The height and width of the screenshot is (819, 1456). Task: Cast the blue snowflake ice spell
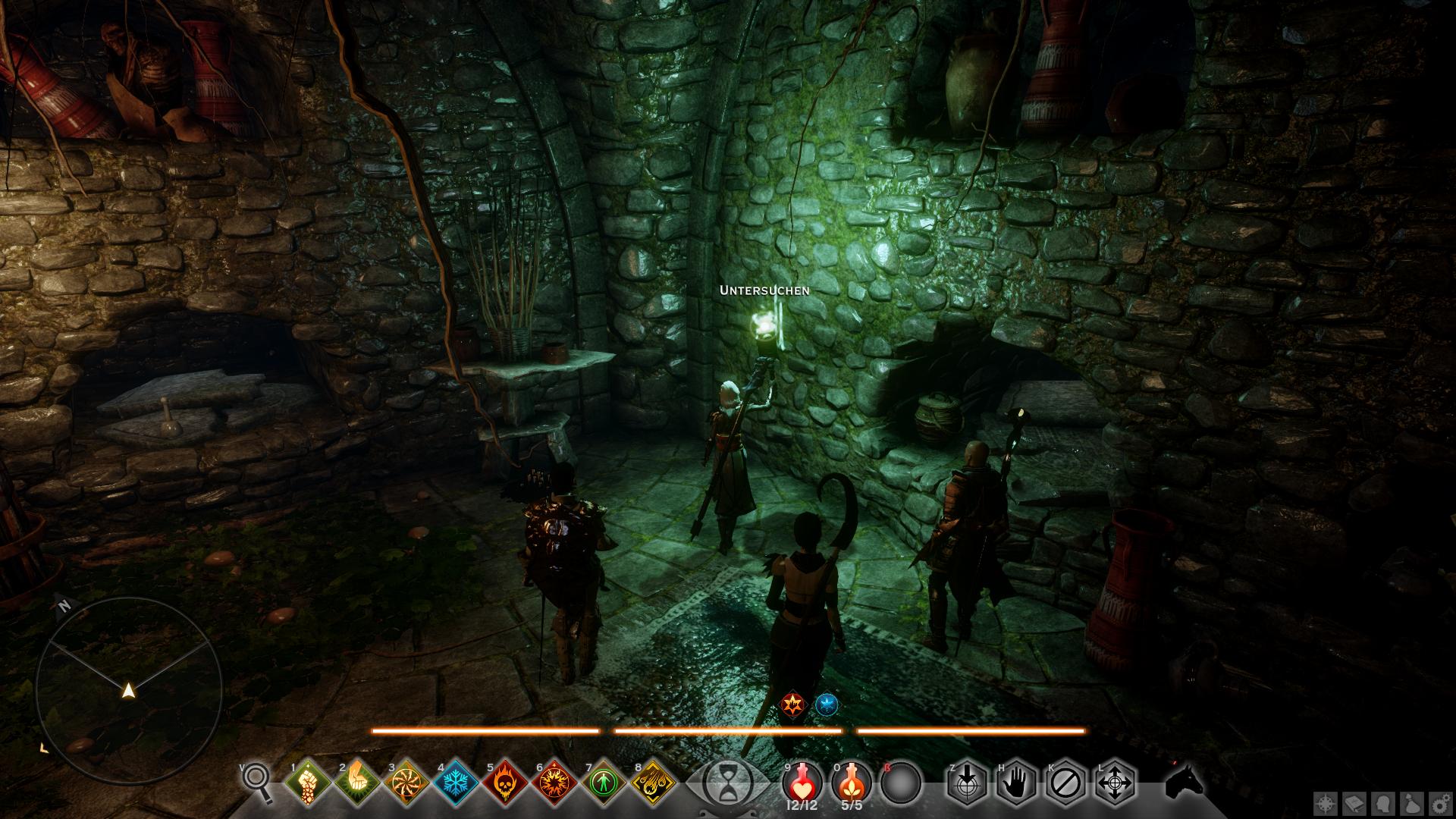(457, 782)
